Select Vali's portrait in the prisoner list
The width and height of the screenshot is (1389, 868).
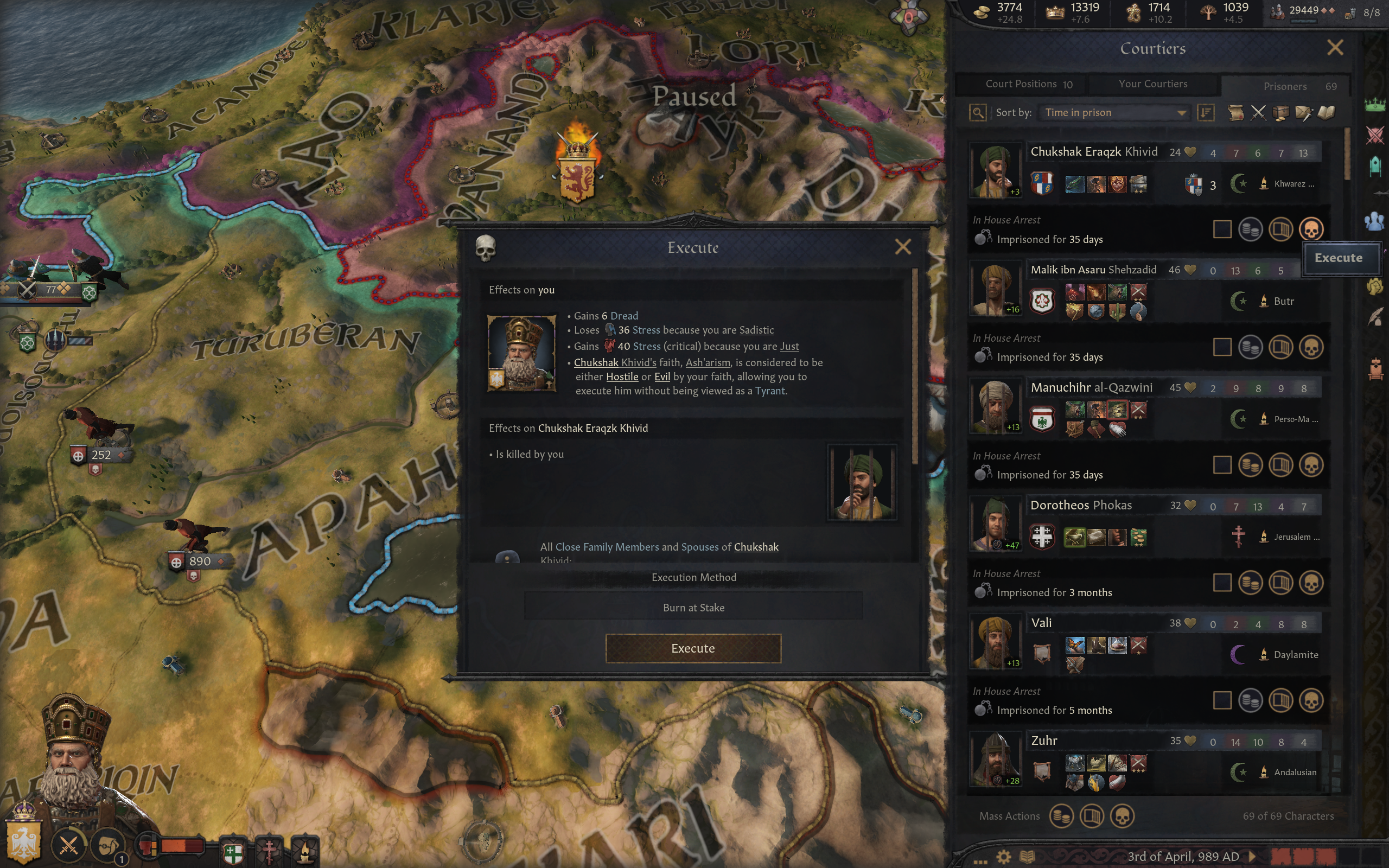995,642
